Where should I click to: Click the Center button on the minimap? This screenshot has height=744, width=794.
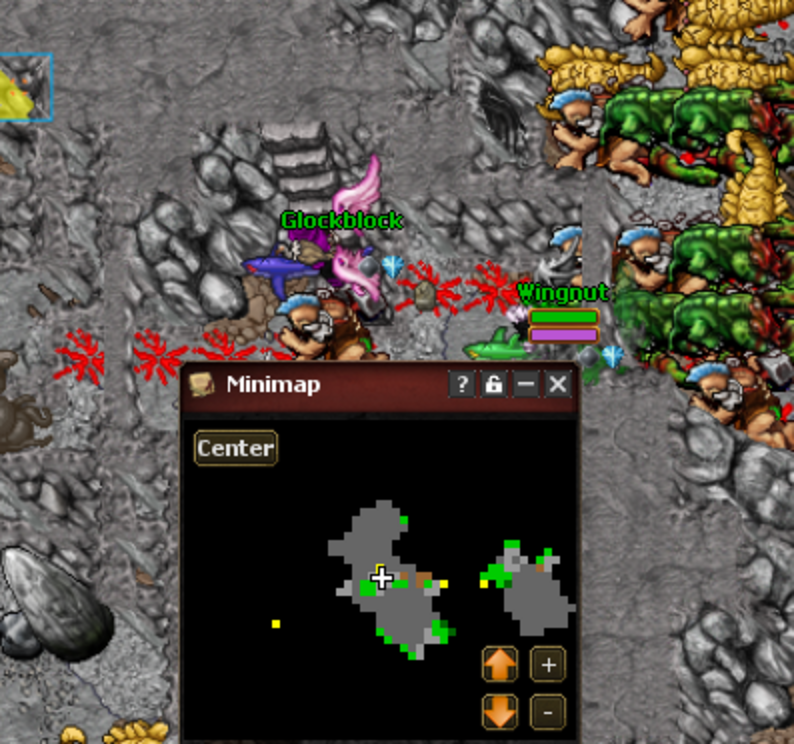point(235,448)
